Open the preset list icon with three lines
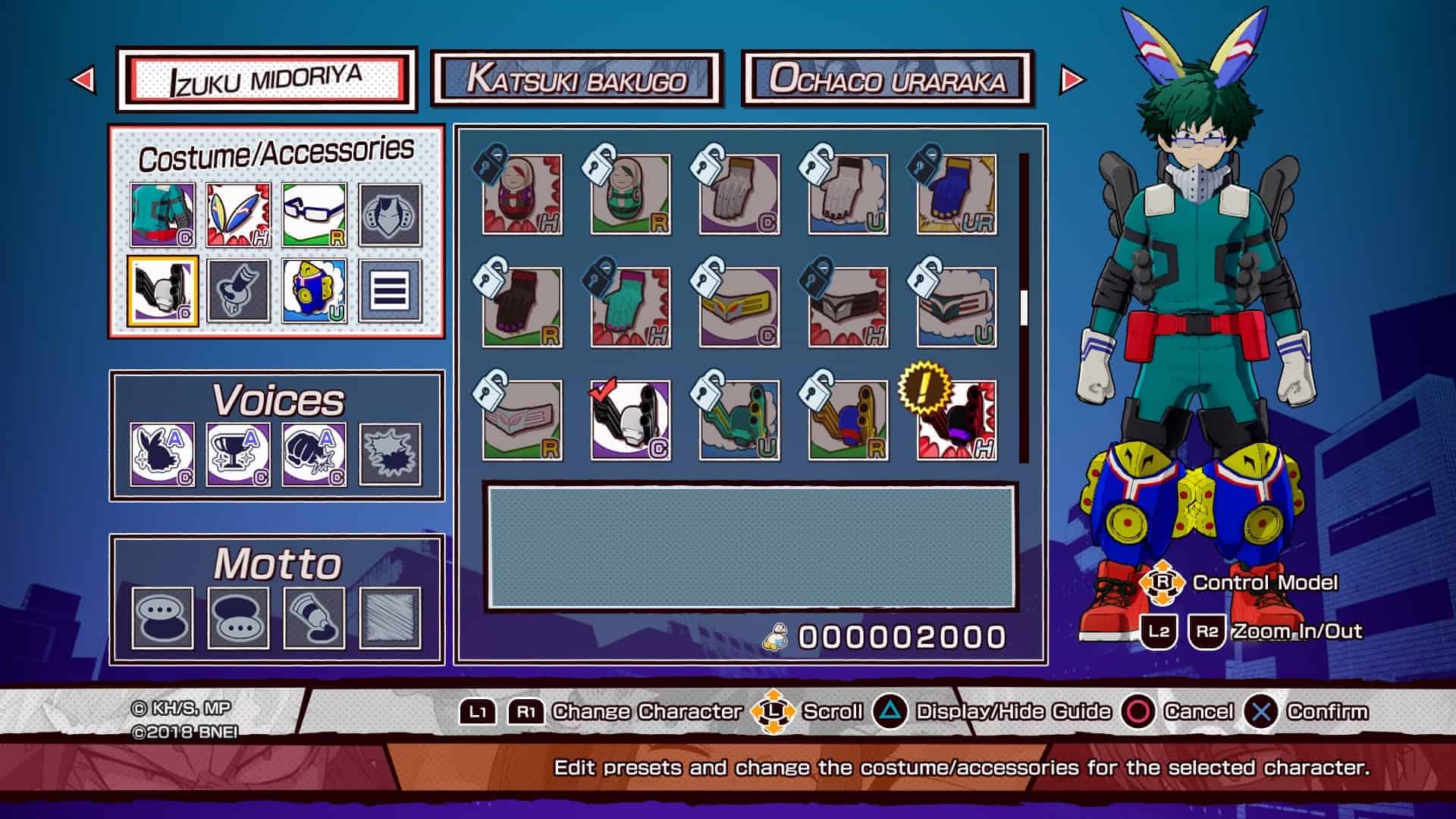Screen dimensions: 1456x819 (390, 291)
